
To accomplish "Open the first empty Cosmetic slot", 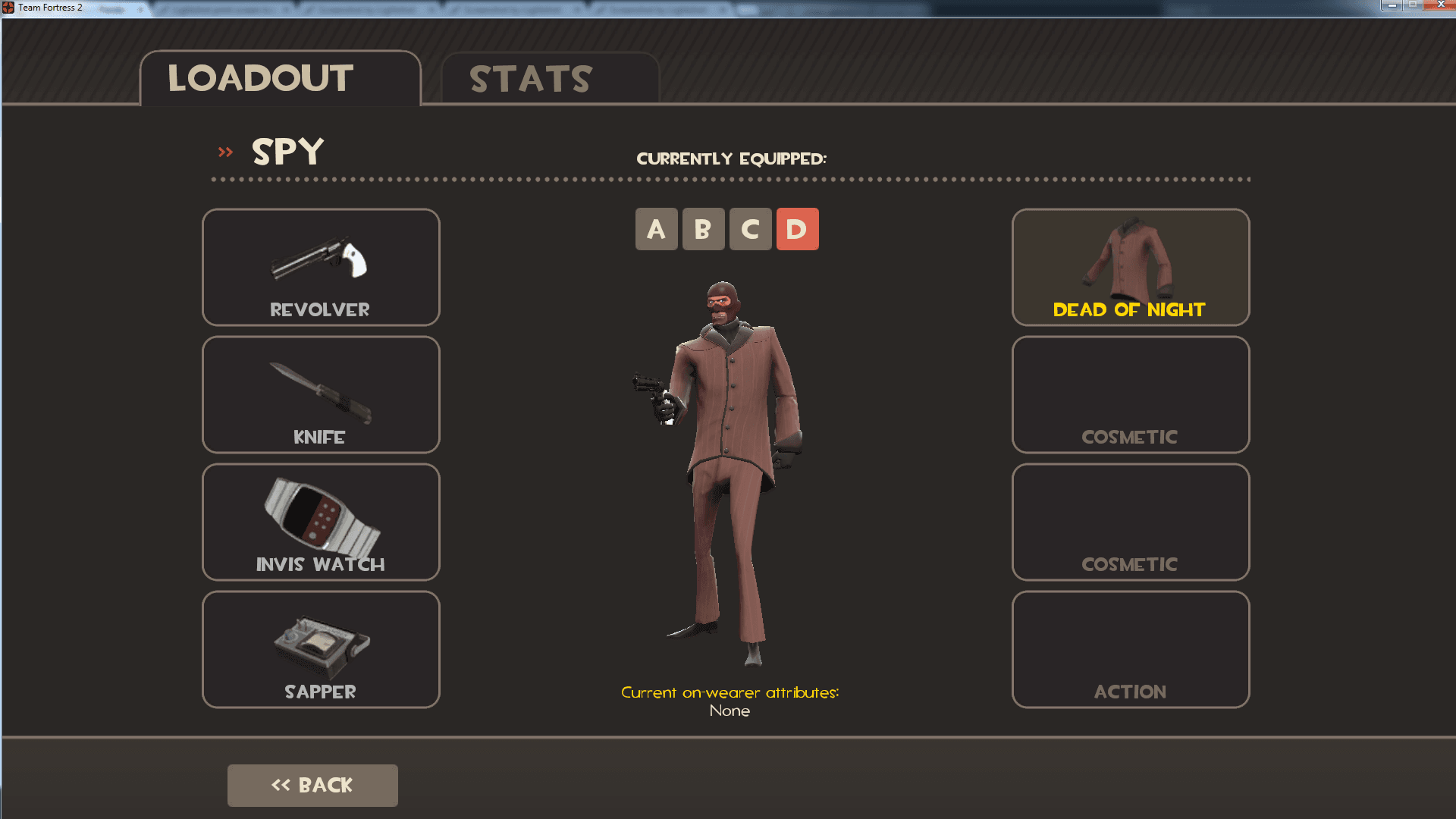I will click(x=1130, y=394).
